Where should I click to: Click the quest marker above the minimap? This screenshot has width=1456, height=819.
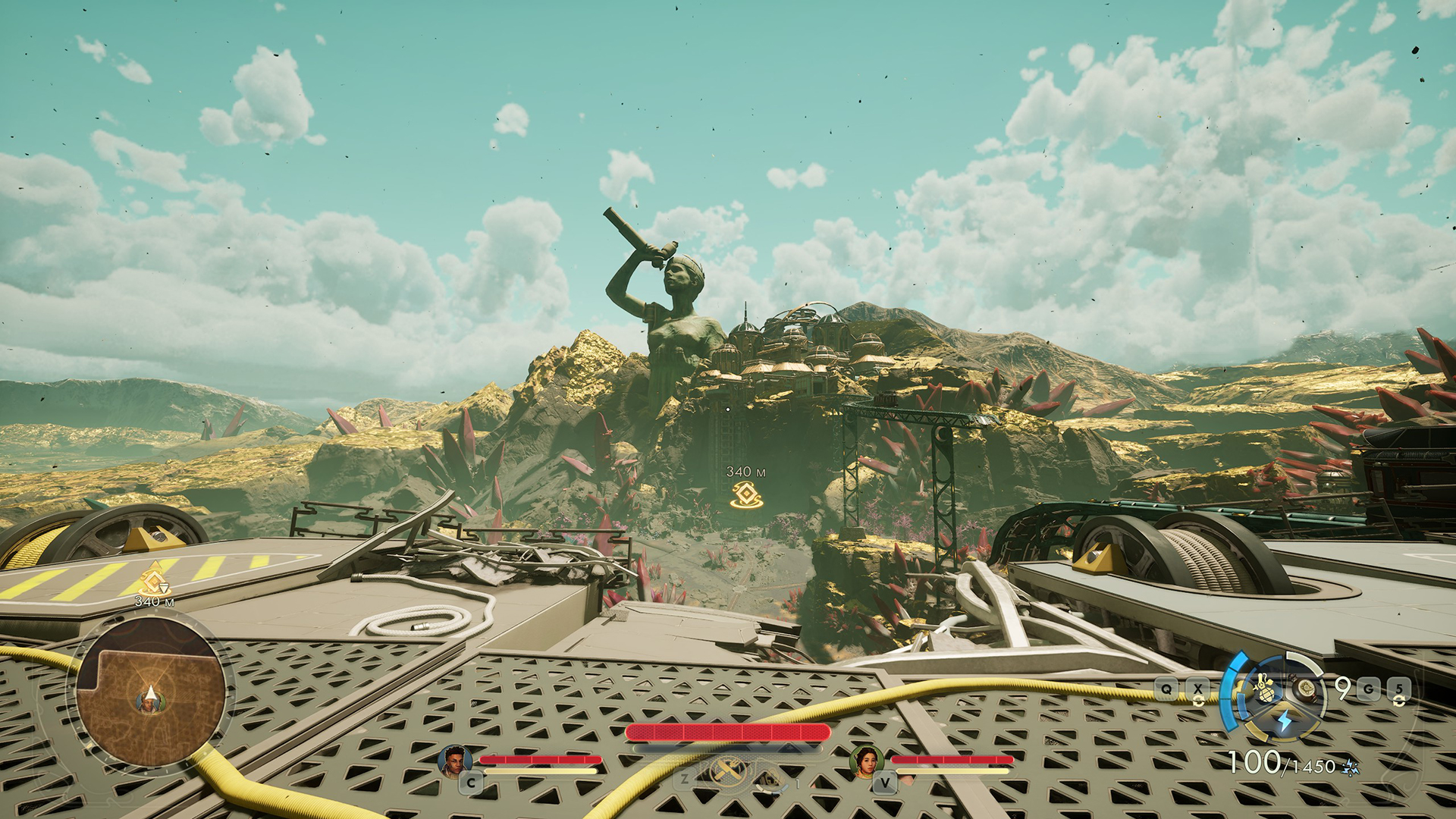[x=154, y=580]
